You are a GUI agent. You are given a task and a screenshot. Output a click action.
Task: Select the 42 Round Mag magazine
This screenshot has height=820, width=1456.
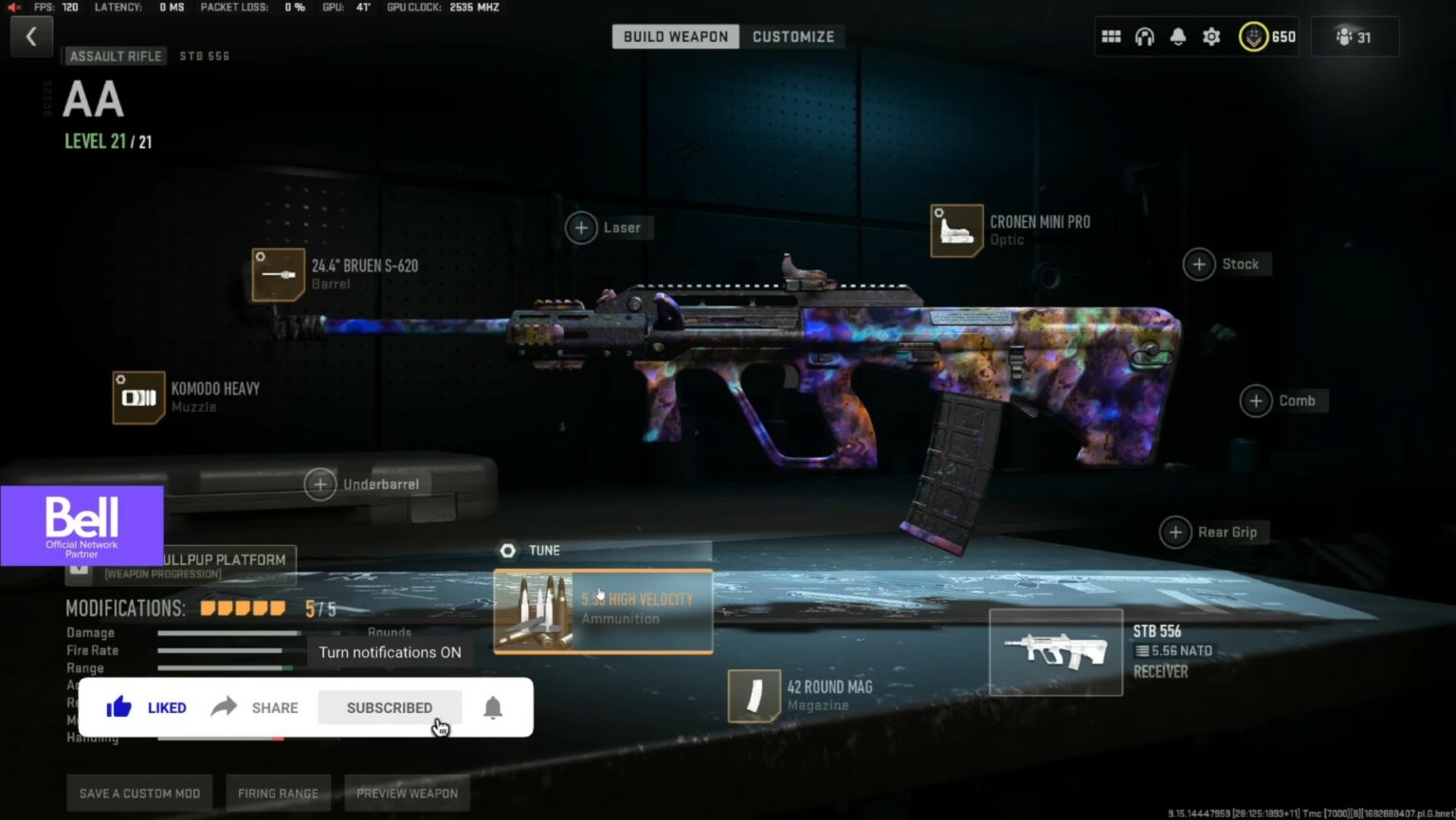click(x=754, y=694)
